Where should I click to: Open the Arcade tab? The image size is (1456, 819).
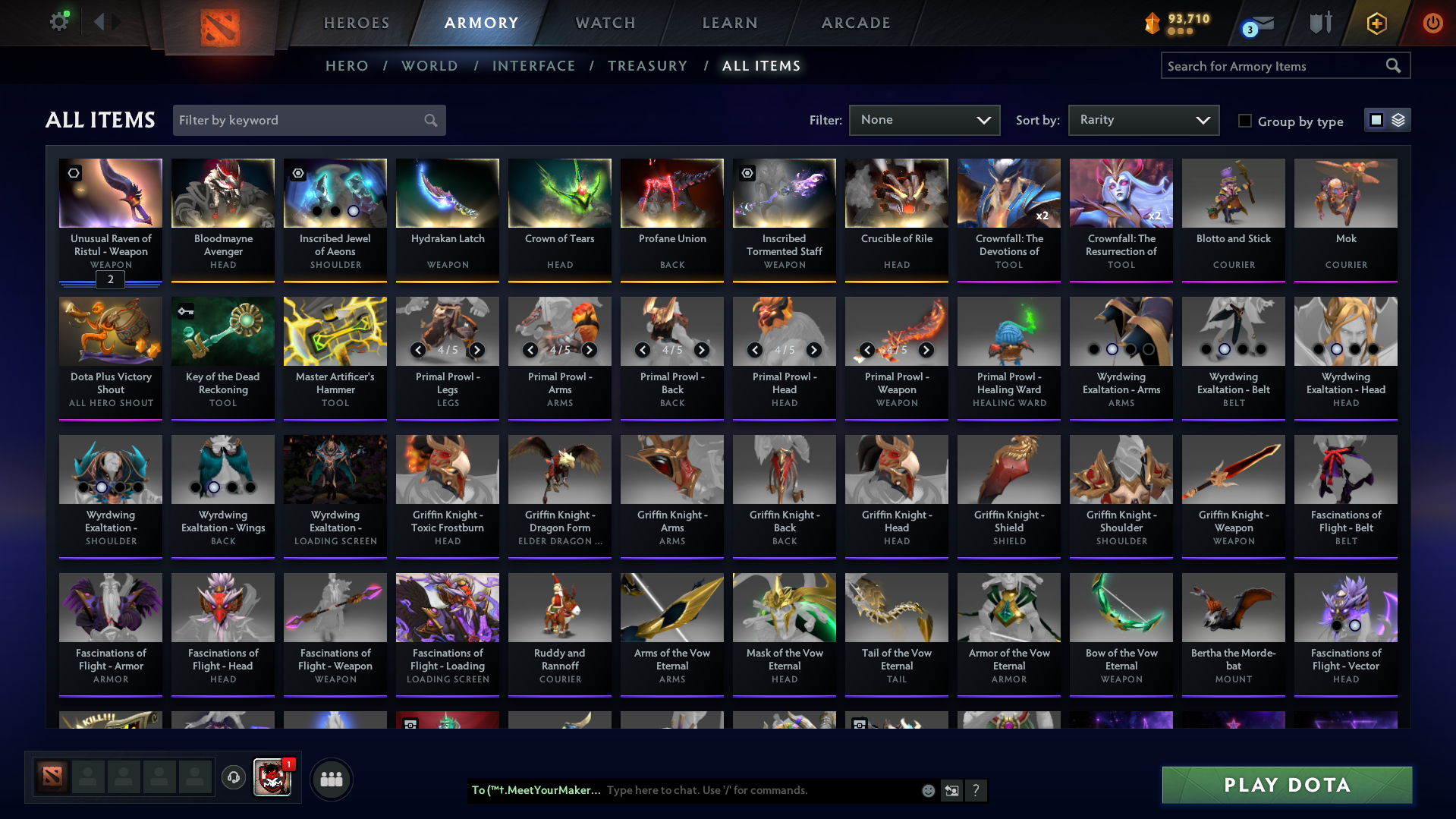click(856, 23)
